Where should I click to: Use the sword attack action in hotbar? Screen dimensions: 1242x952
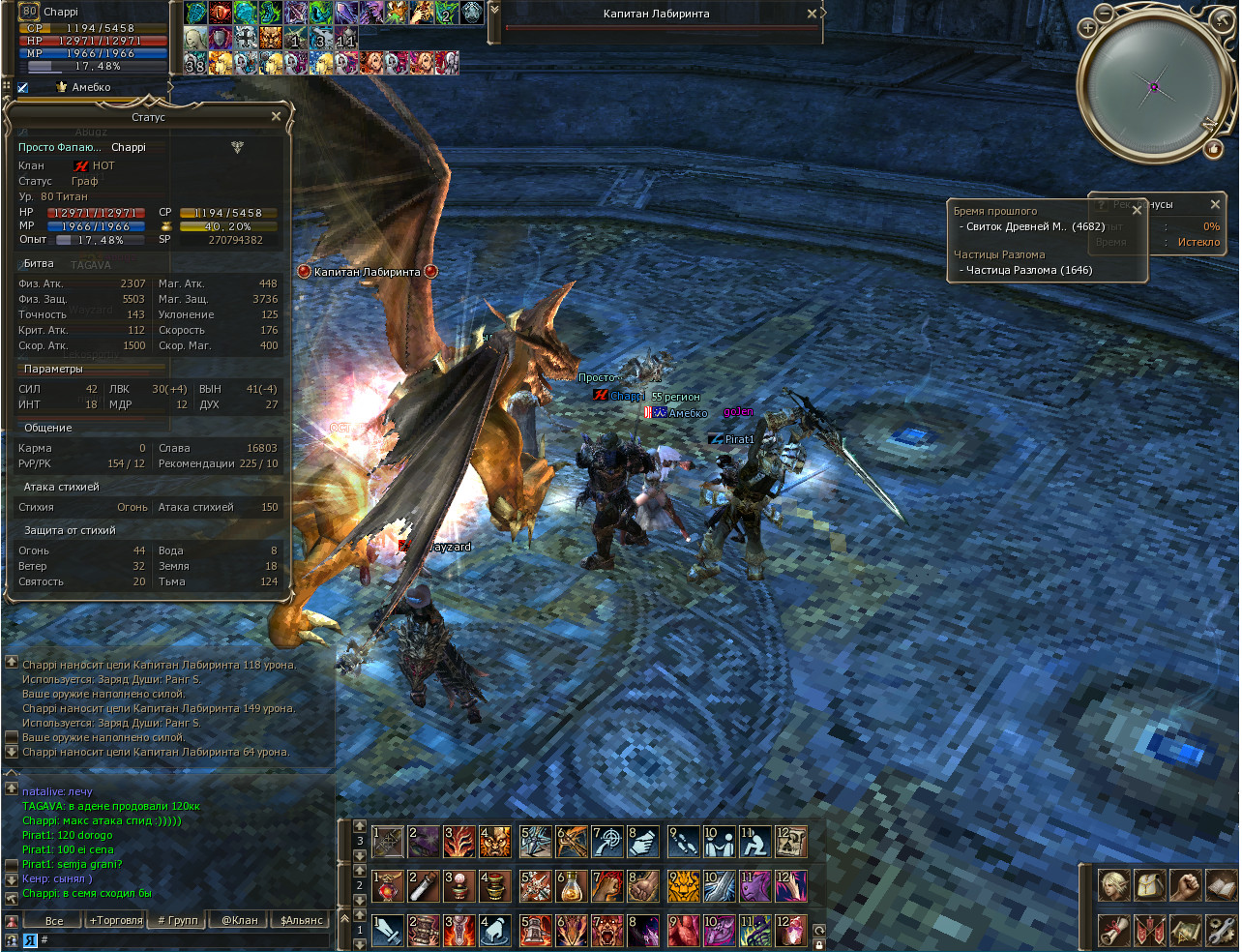tap(388, 931)
